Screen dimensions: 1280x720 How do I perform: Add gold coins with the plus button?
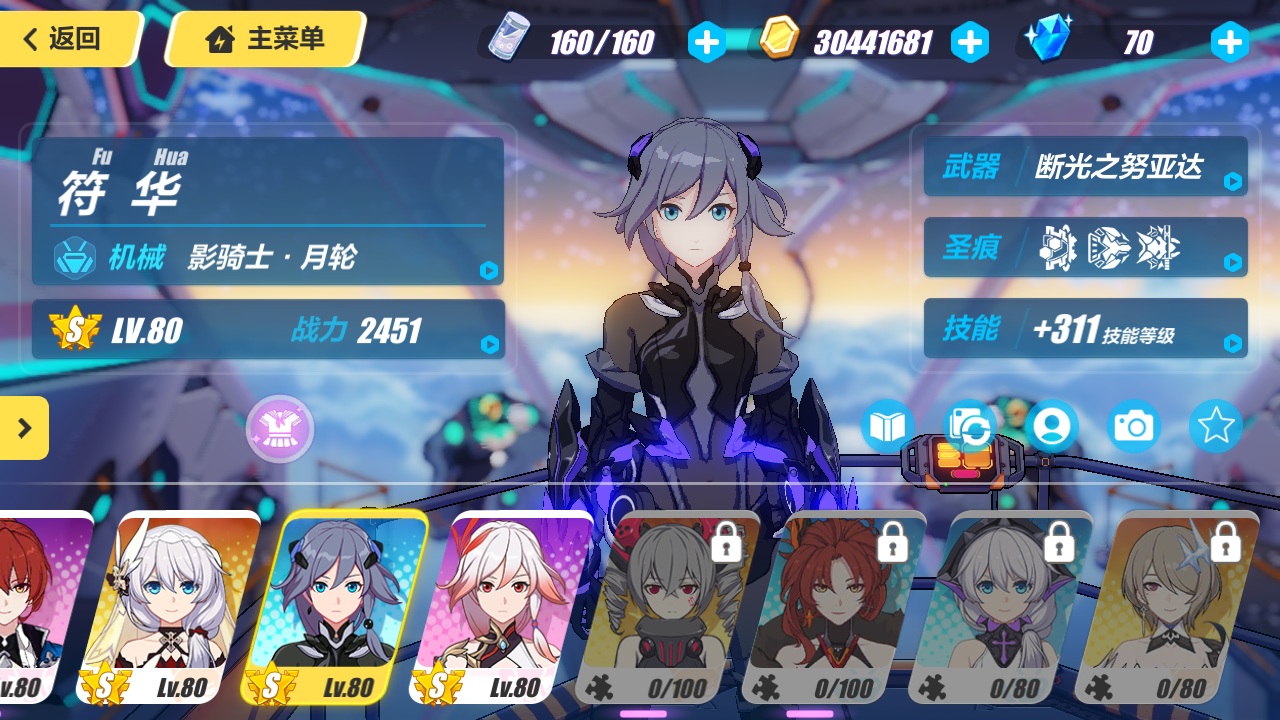[x=969, y=42]
